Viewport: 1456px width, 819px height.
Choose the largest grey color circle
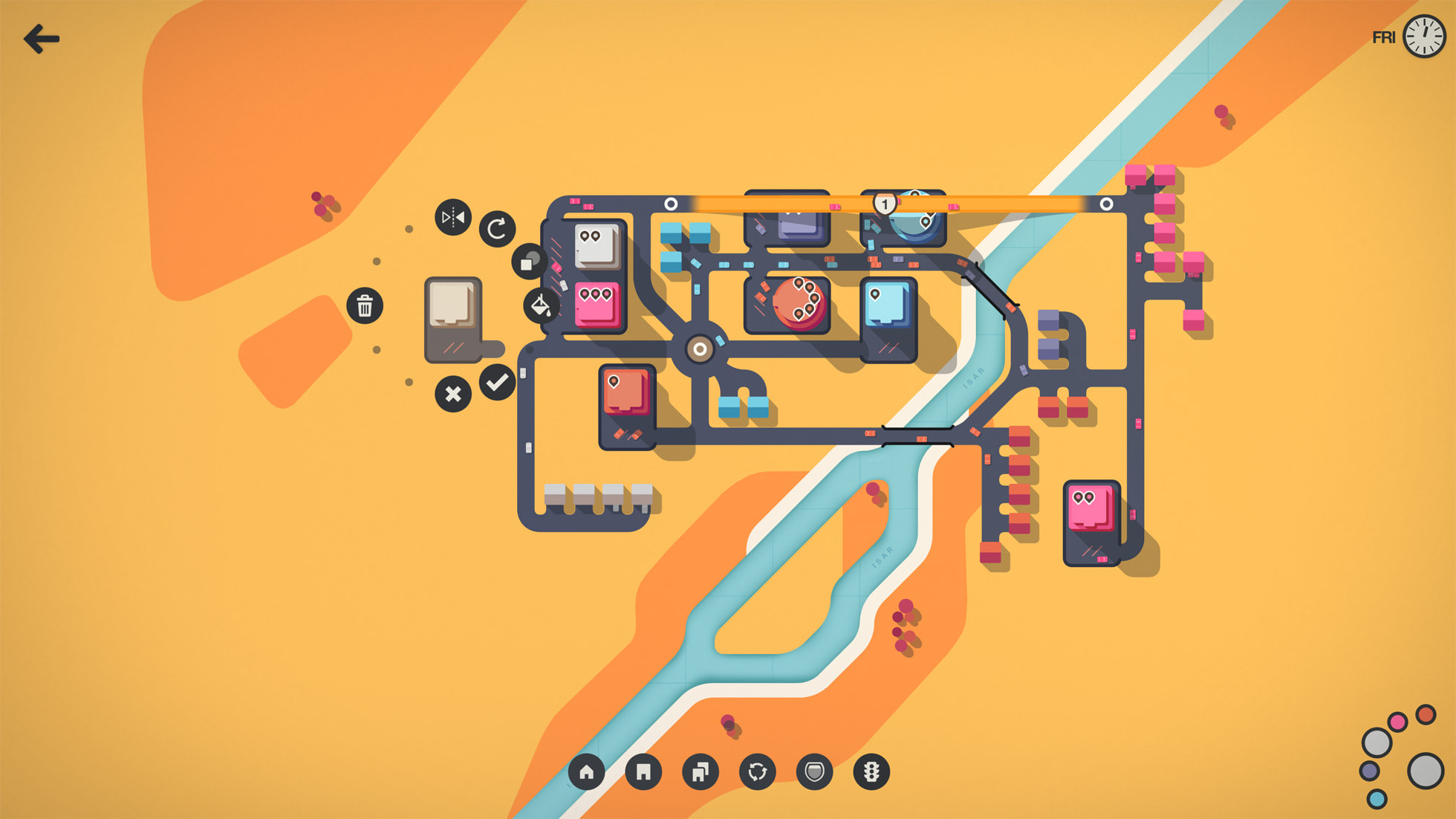pyautogui.click(x=1425, y=771)
